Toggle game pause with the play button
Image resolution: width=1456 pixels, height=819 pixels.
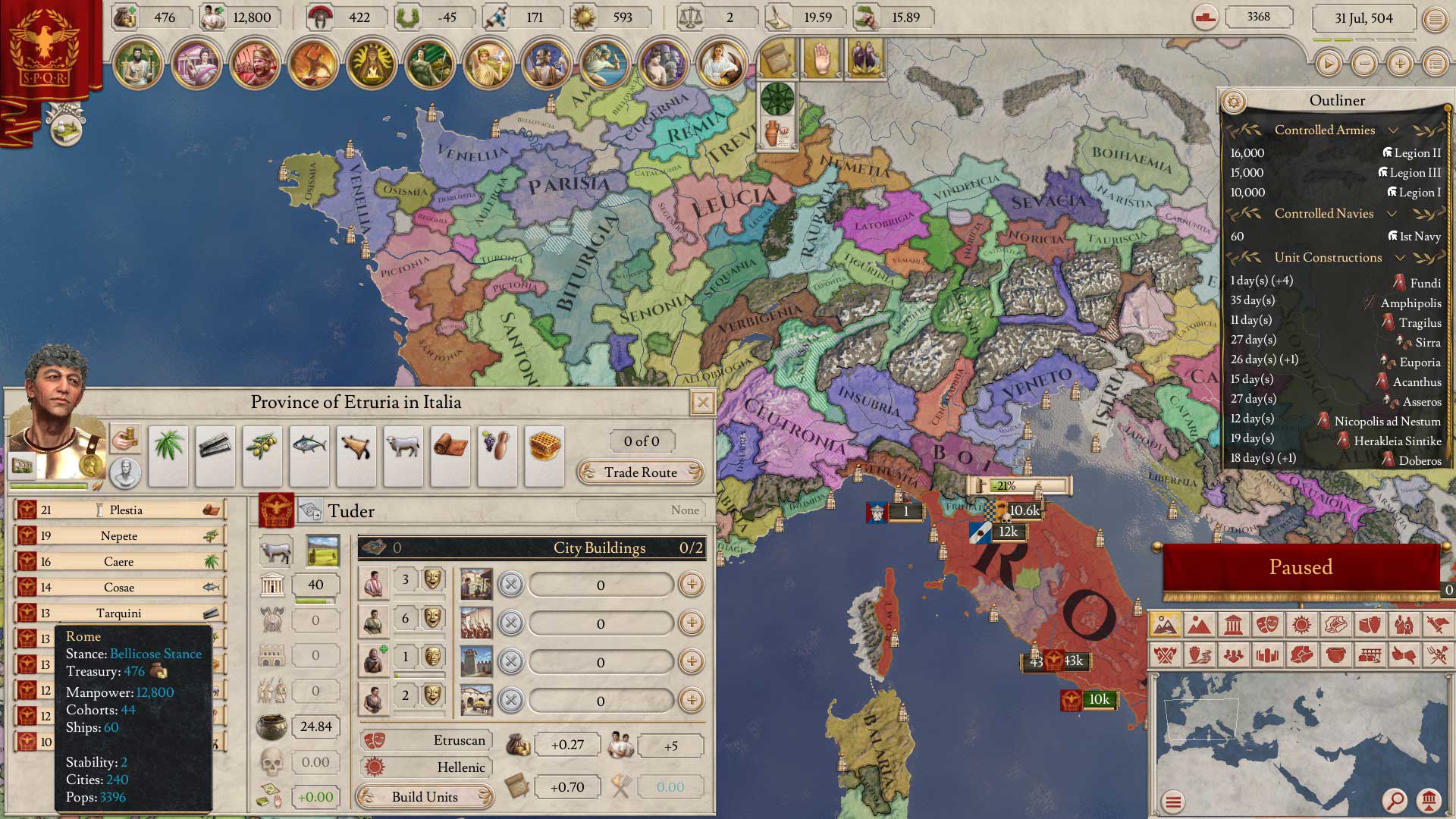click(x=1328, y=64)
